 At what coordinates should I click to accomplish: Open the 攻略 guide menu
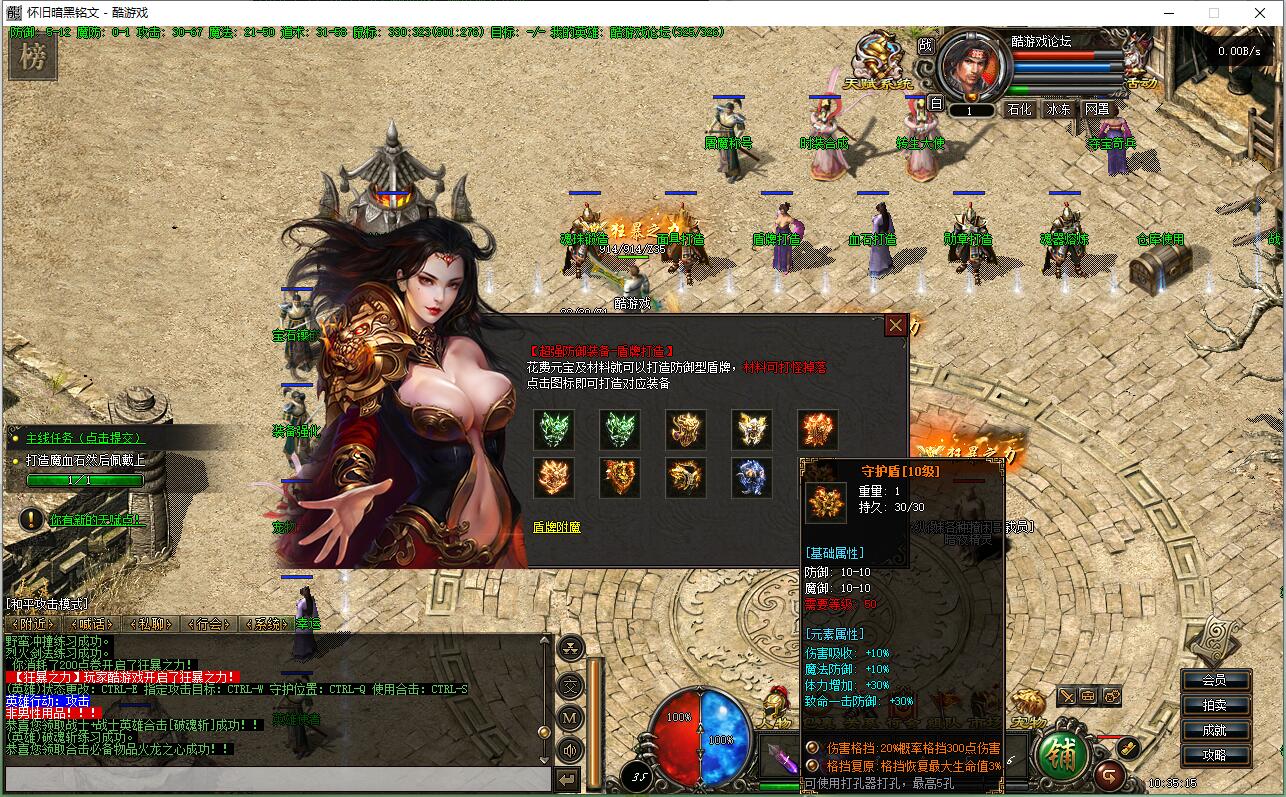[x=1214, y=755]
